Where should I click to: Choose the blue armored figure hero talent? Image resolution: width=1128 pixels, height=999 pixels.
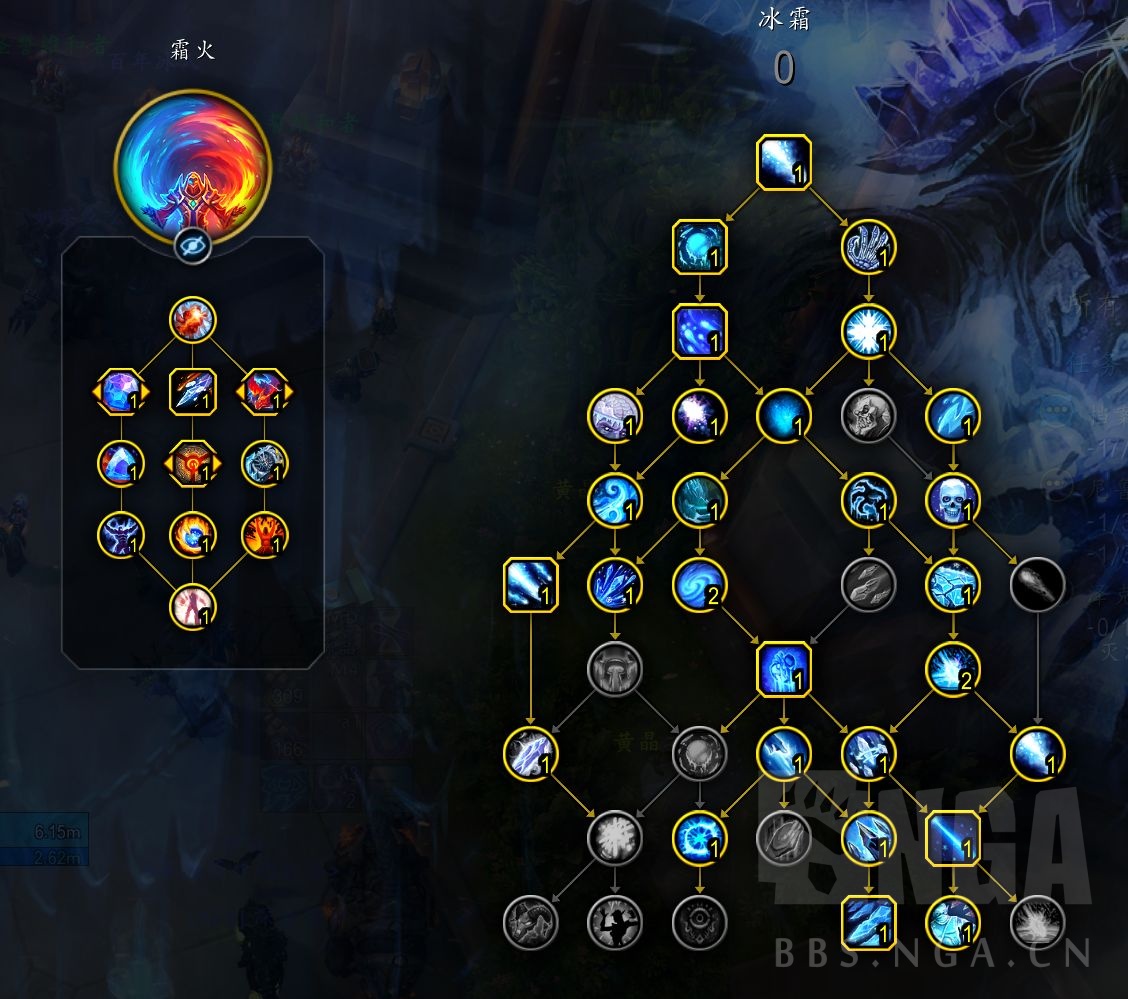[121, 535]
